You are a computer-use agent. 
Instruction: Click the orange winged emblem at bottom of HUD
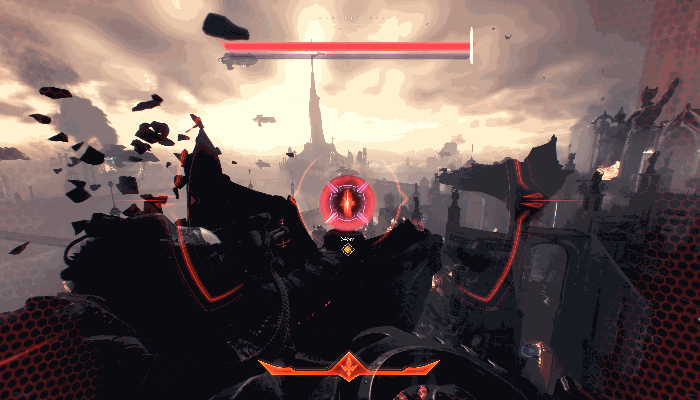click(349, 366)
